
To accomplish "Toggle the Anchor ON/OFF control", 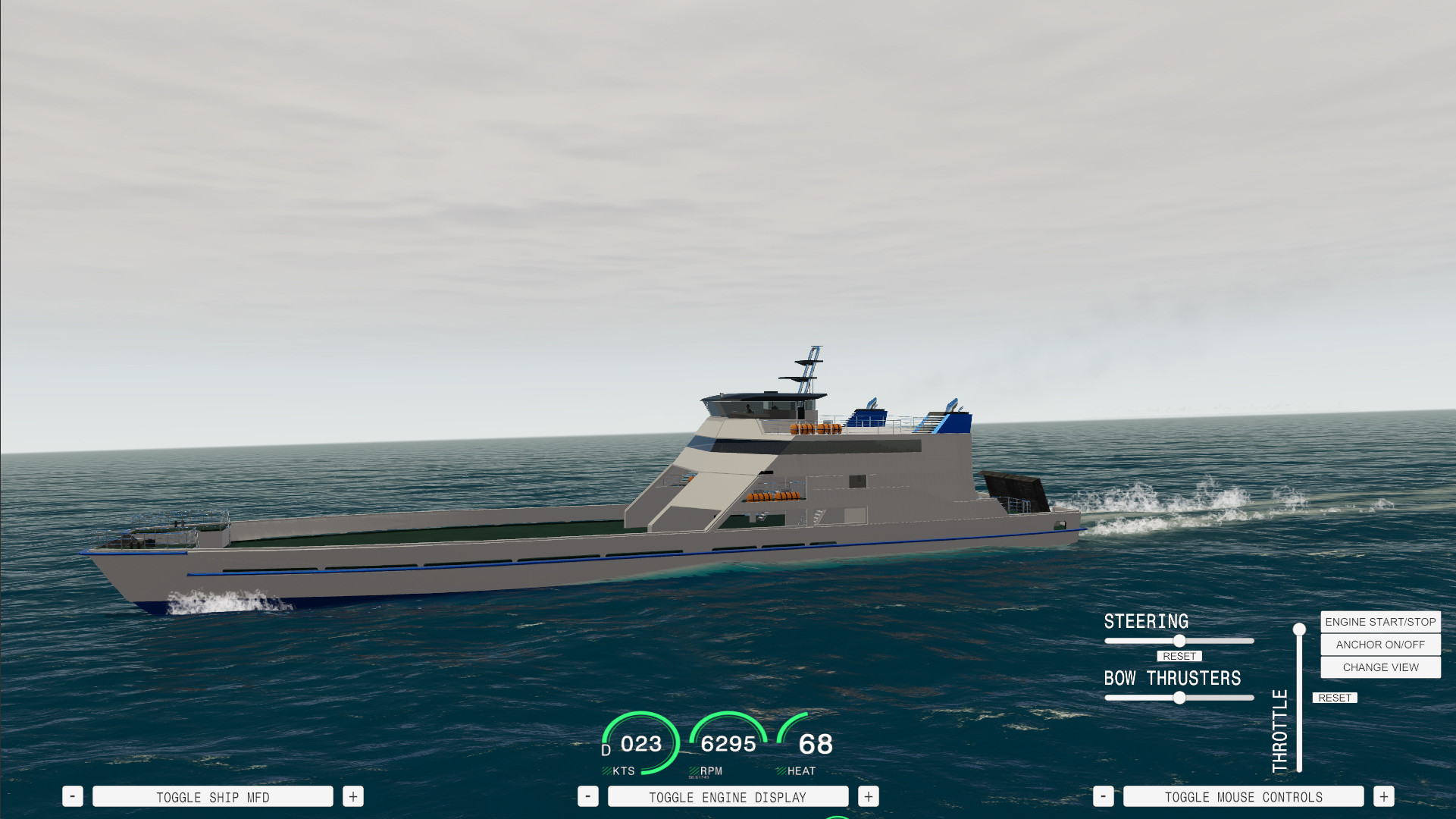I will [x=1379, y=645].
